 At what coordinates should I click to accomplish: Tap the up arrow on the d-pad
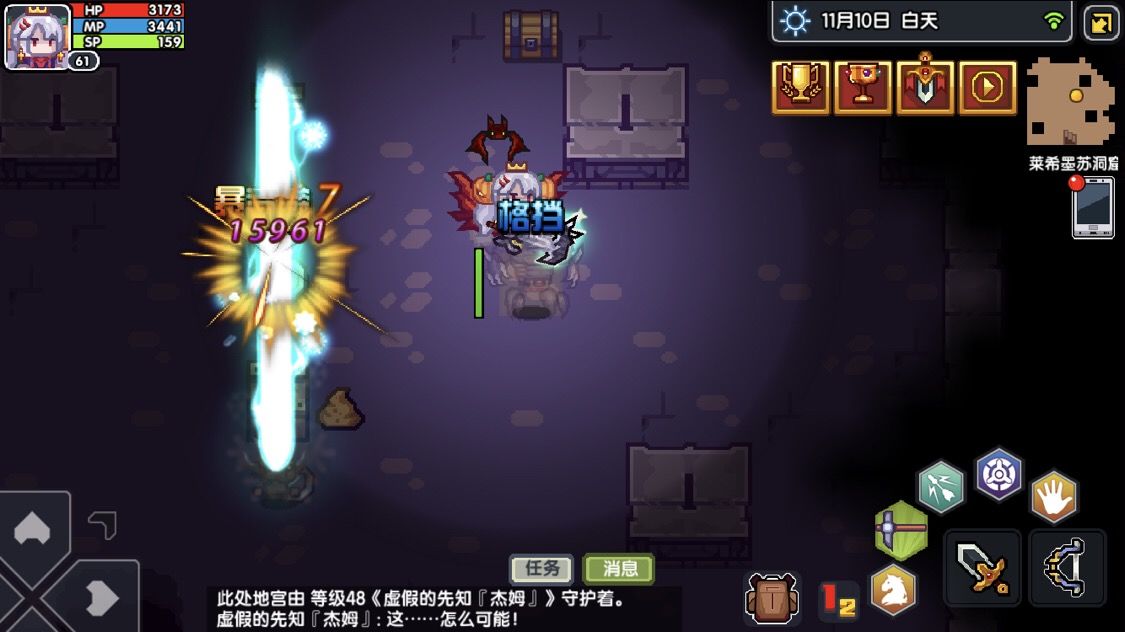[31, 528]
